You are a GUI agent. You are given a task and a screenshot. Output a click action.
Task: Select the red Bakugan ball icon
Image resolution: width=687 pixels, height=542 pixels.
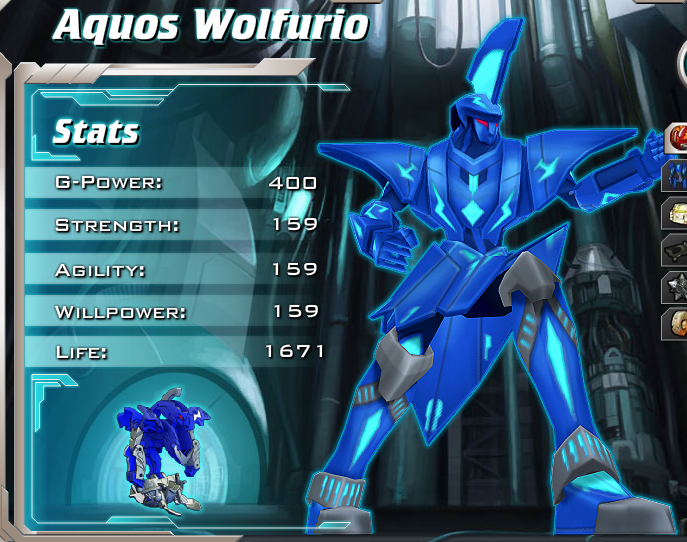pyautogui.click(x=678, y=136)
